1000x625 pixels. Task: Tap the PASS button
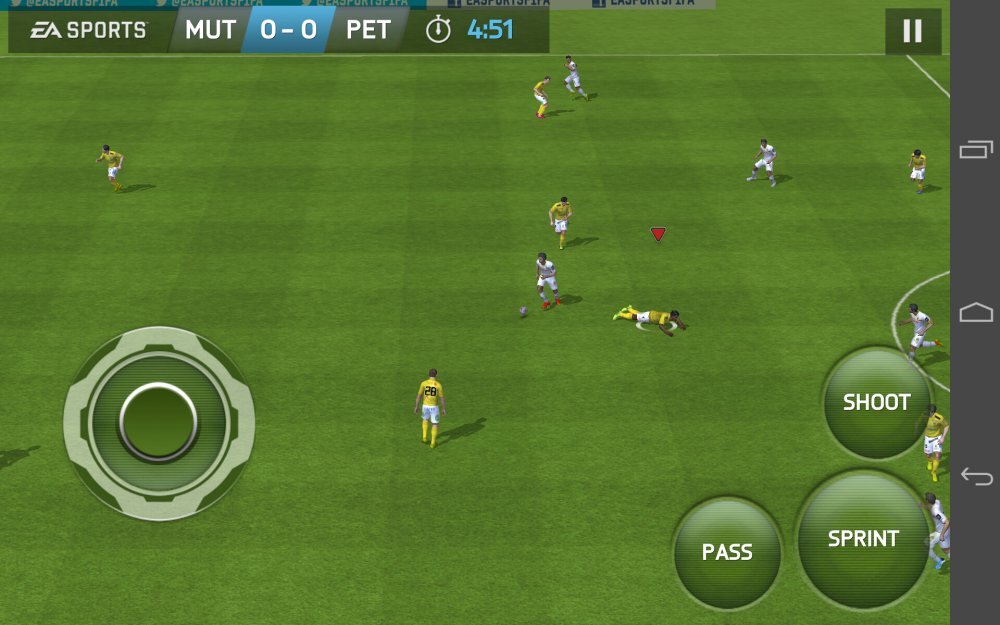tap(727, 553)
